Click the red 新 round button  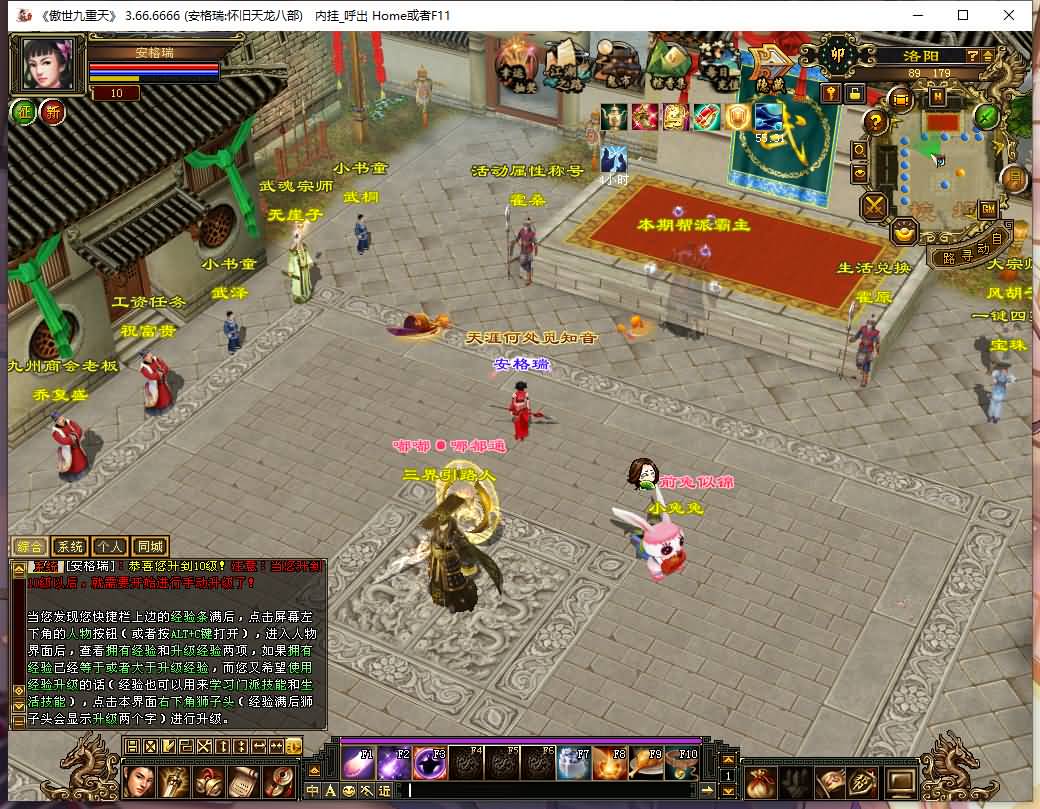(x=52, y=112)
